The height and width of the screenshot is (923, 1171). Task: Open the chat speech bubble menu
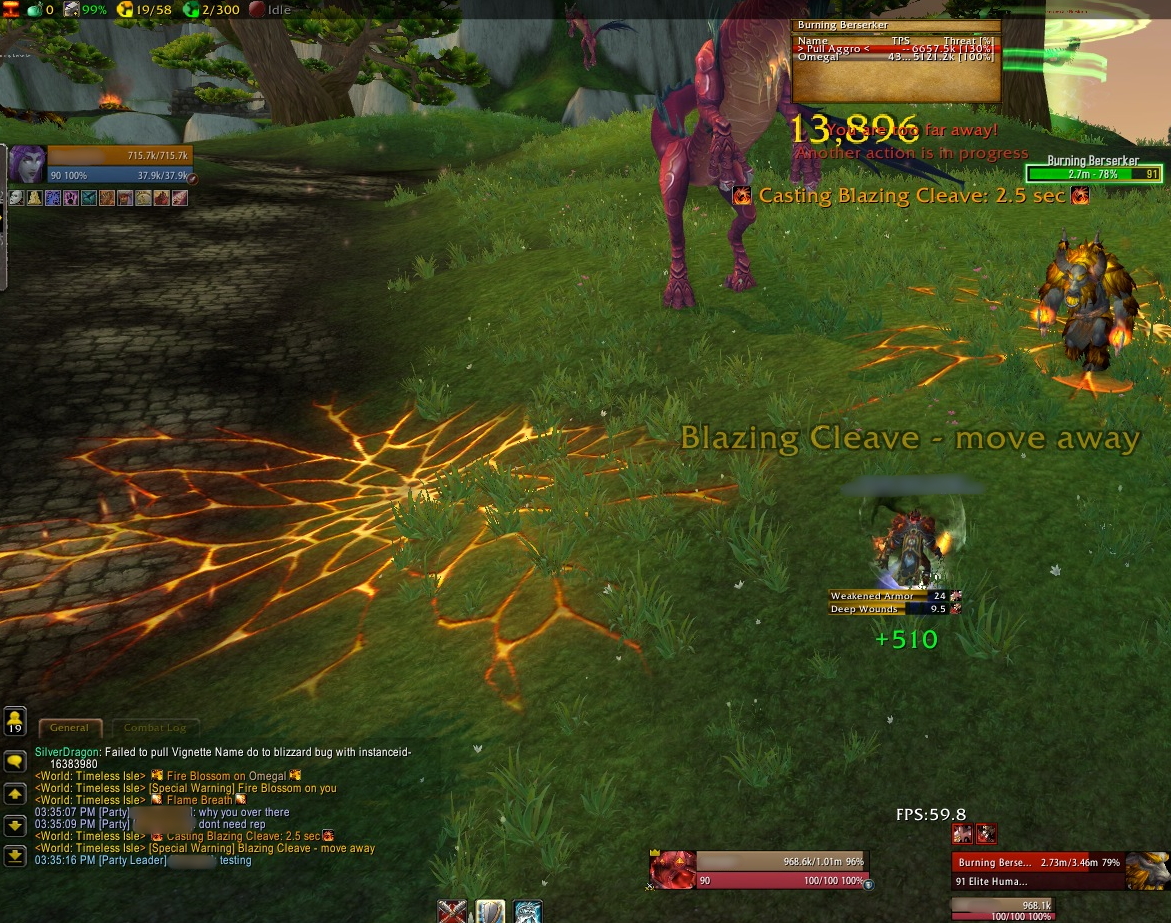15,762
